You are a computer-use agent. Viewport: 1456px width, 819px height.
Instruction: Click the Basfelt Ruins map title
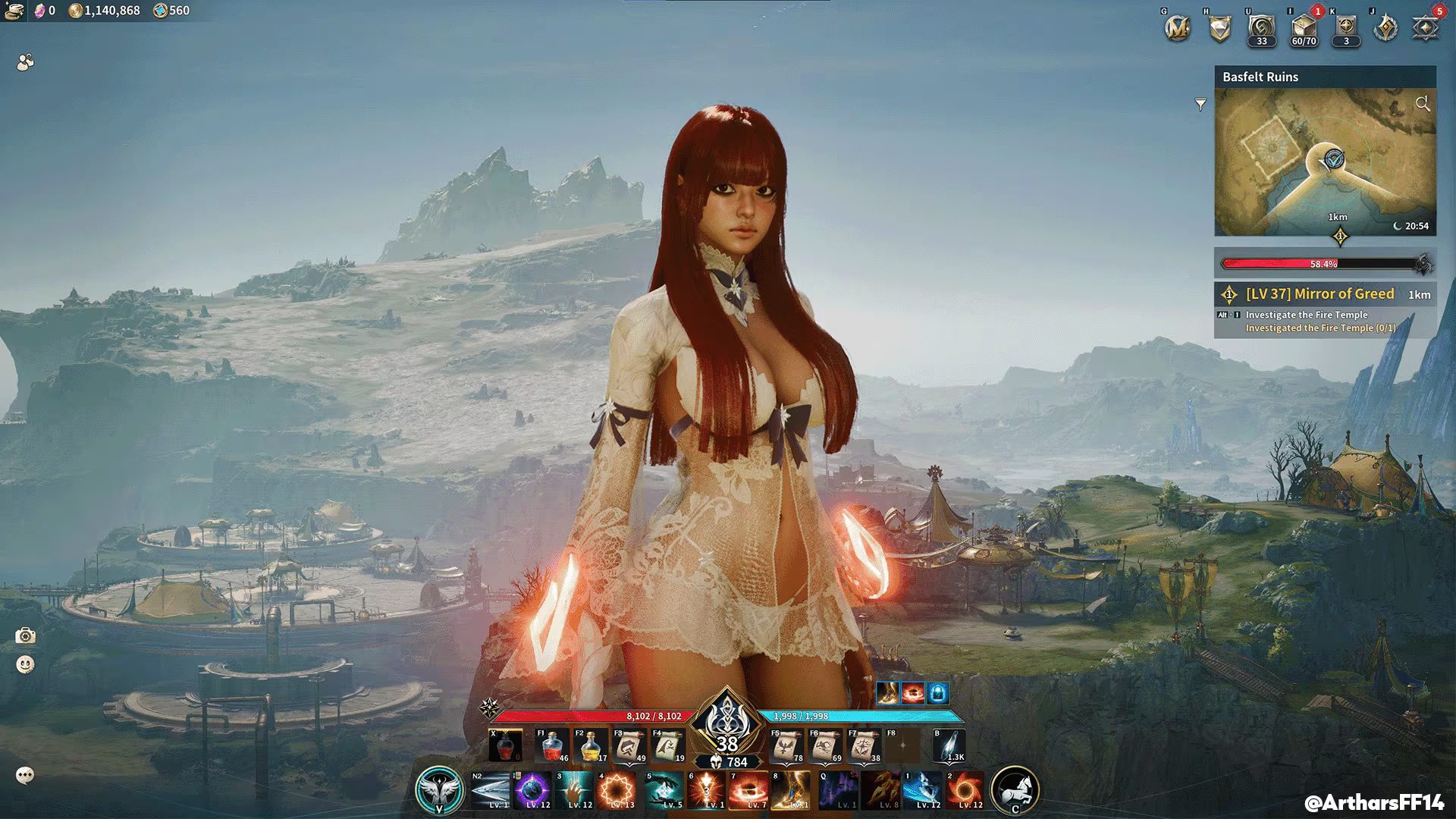(x=1260, y=77)
